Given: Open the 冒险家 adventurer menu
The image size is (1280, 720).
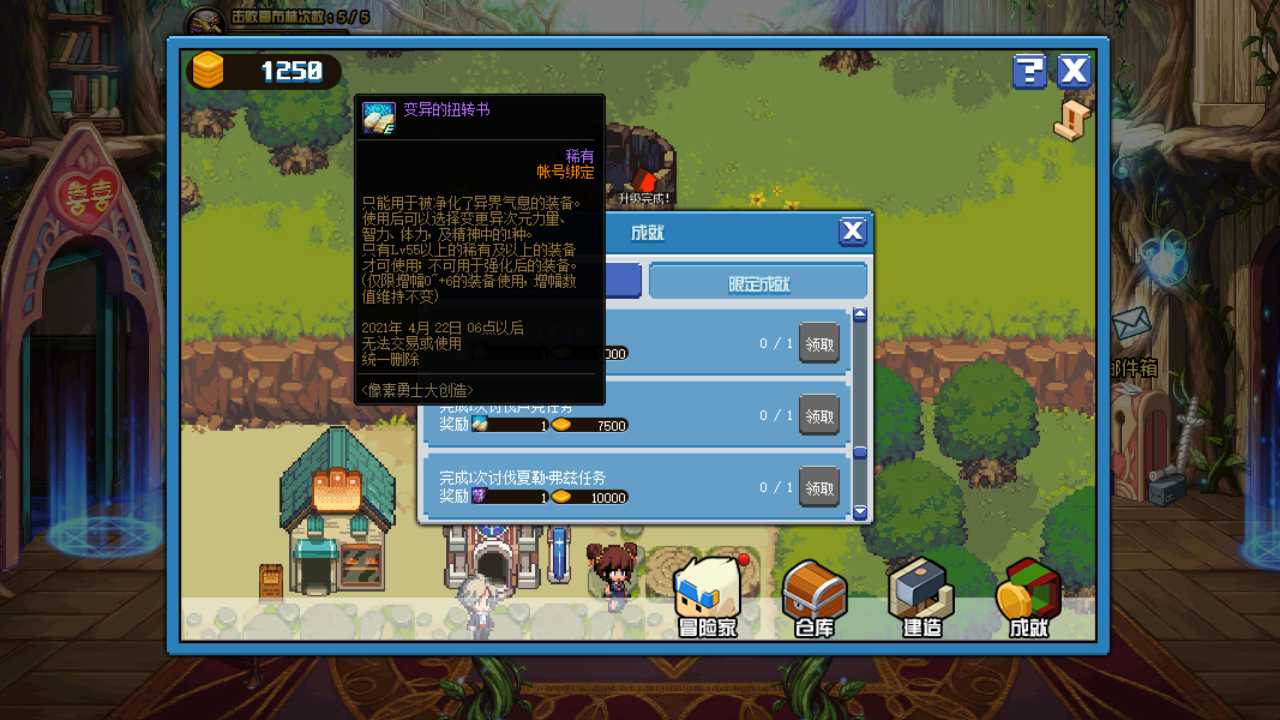Looking at the screenshot, I should click(707, 597).
